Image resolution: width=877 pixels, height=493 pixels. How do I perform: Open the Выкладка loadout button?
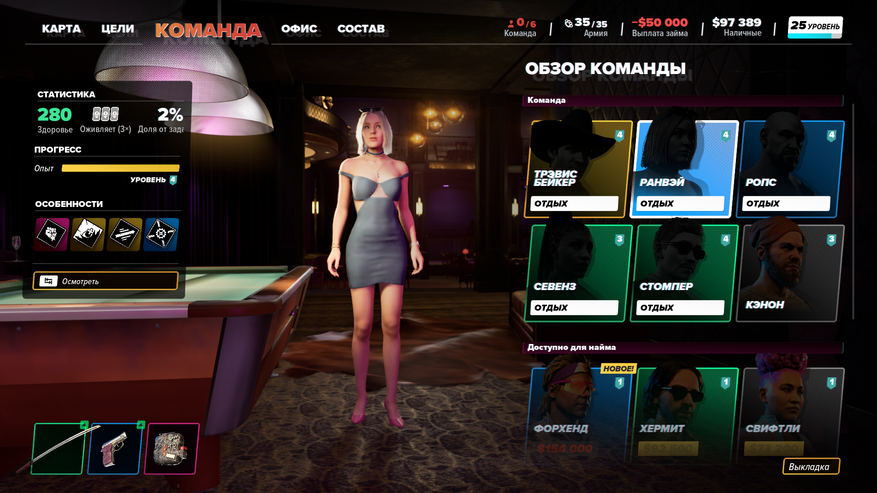pos(810,467)
